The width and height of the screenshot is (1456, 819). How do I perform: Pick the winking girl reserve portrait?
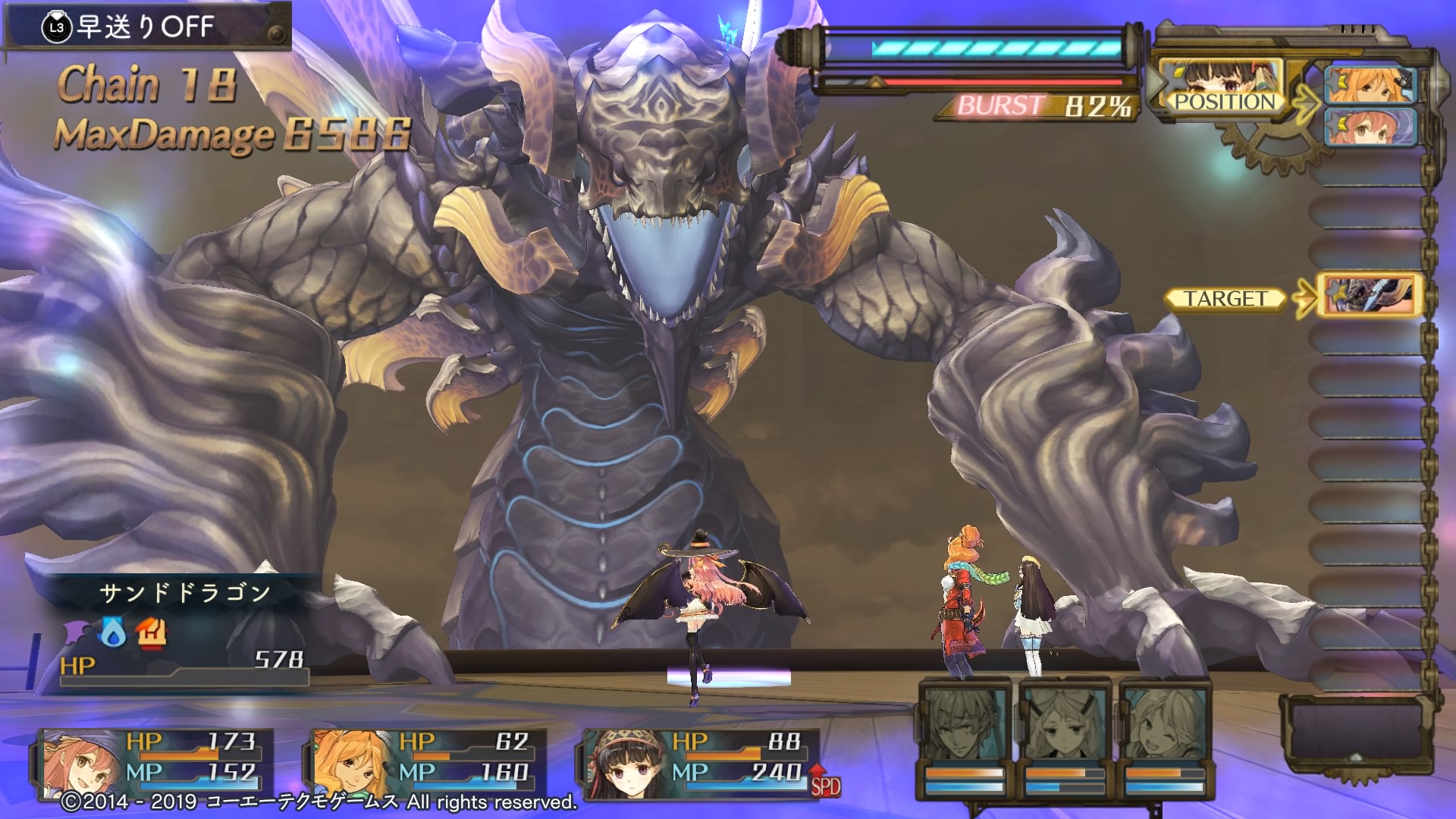pos(1165,724)
